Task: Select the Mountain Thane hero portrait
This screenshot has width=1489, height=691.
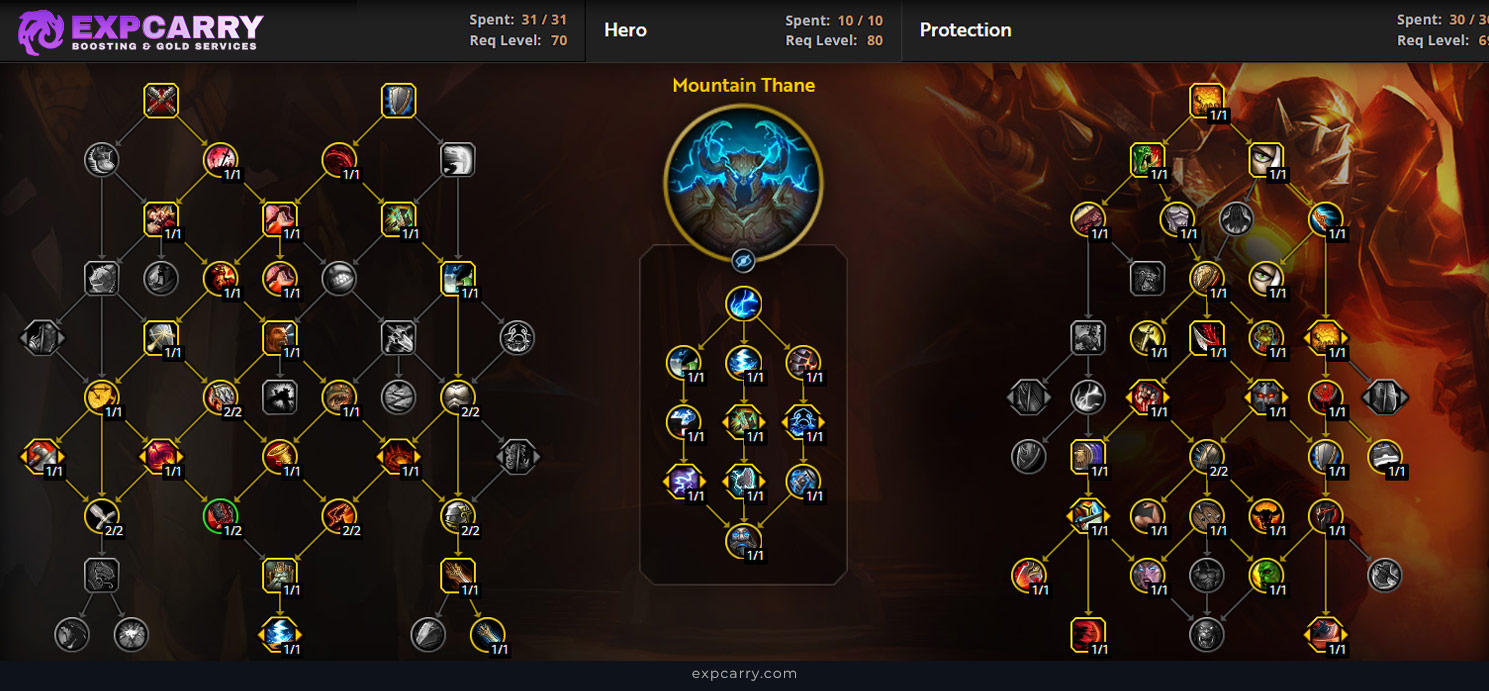Action: (x=743, y=181)
